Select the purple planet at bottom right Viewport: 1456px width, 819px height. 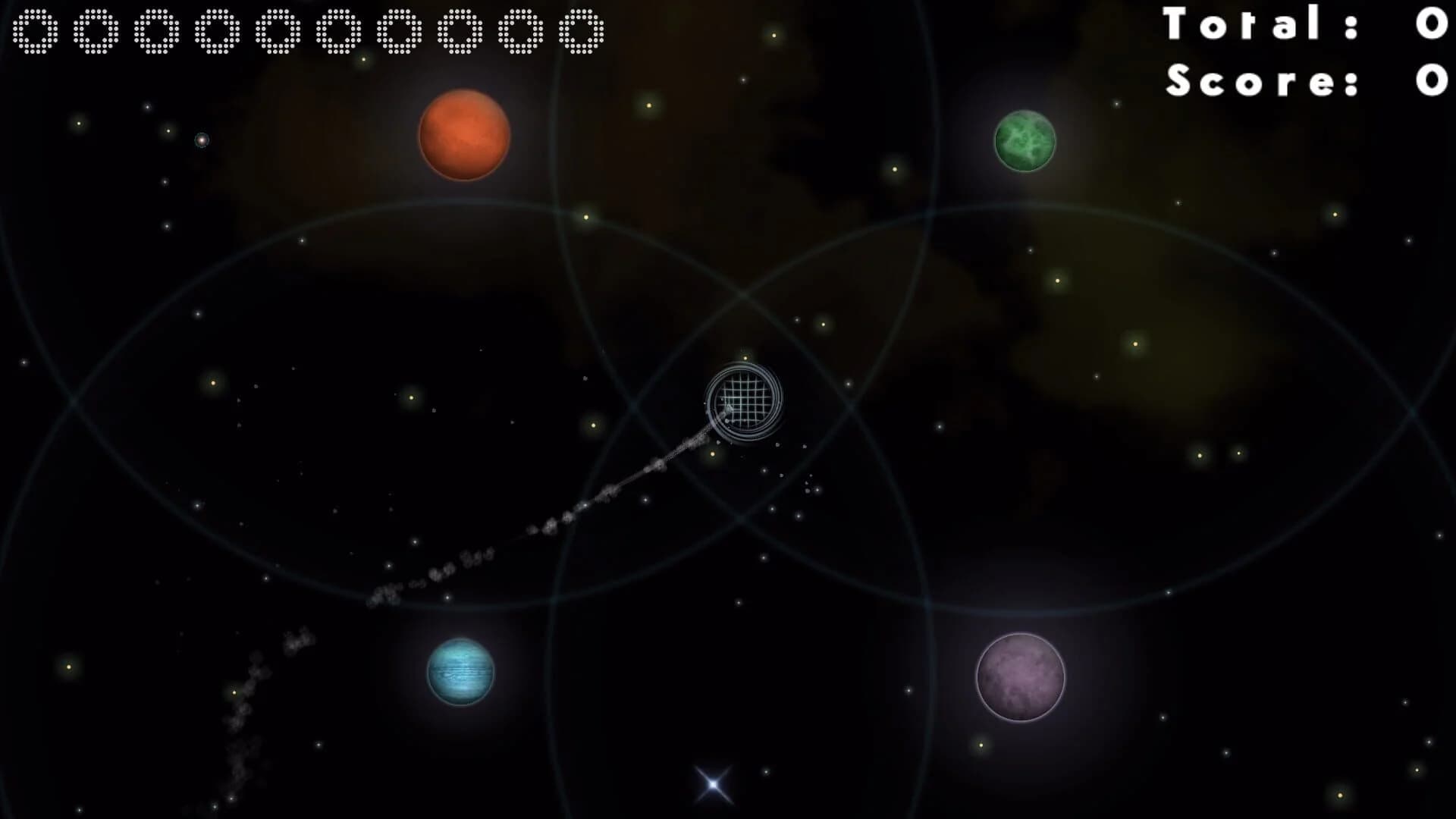click(x=1019, y=676)
